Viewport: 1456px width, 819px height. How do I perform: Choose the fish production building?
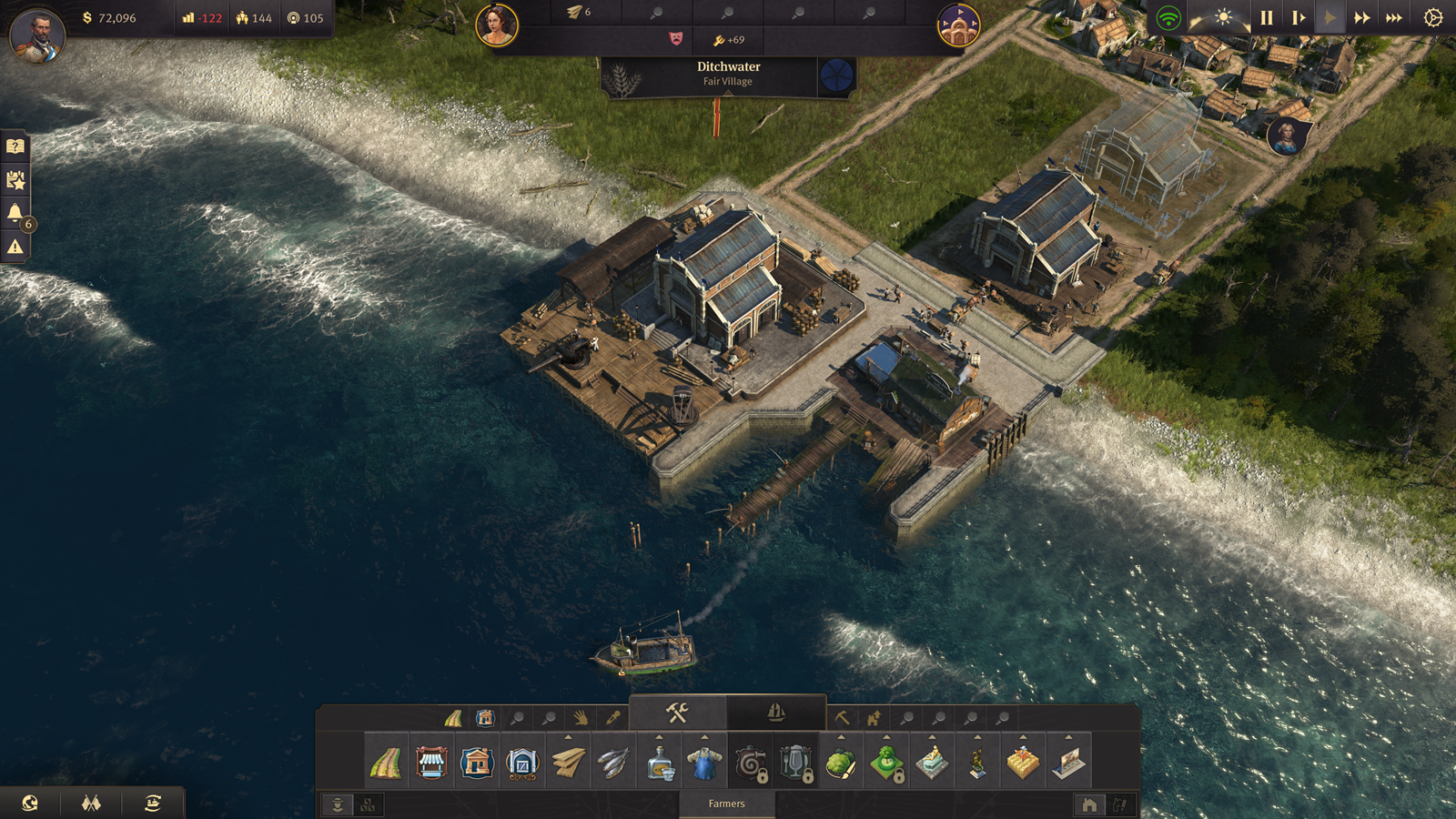(613, 763)
